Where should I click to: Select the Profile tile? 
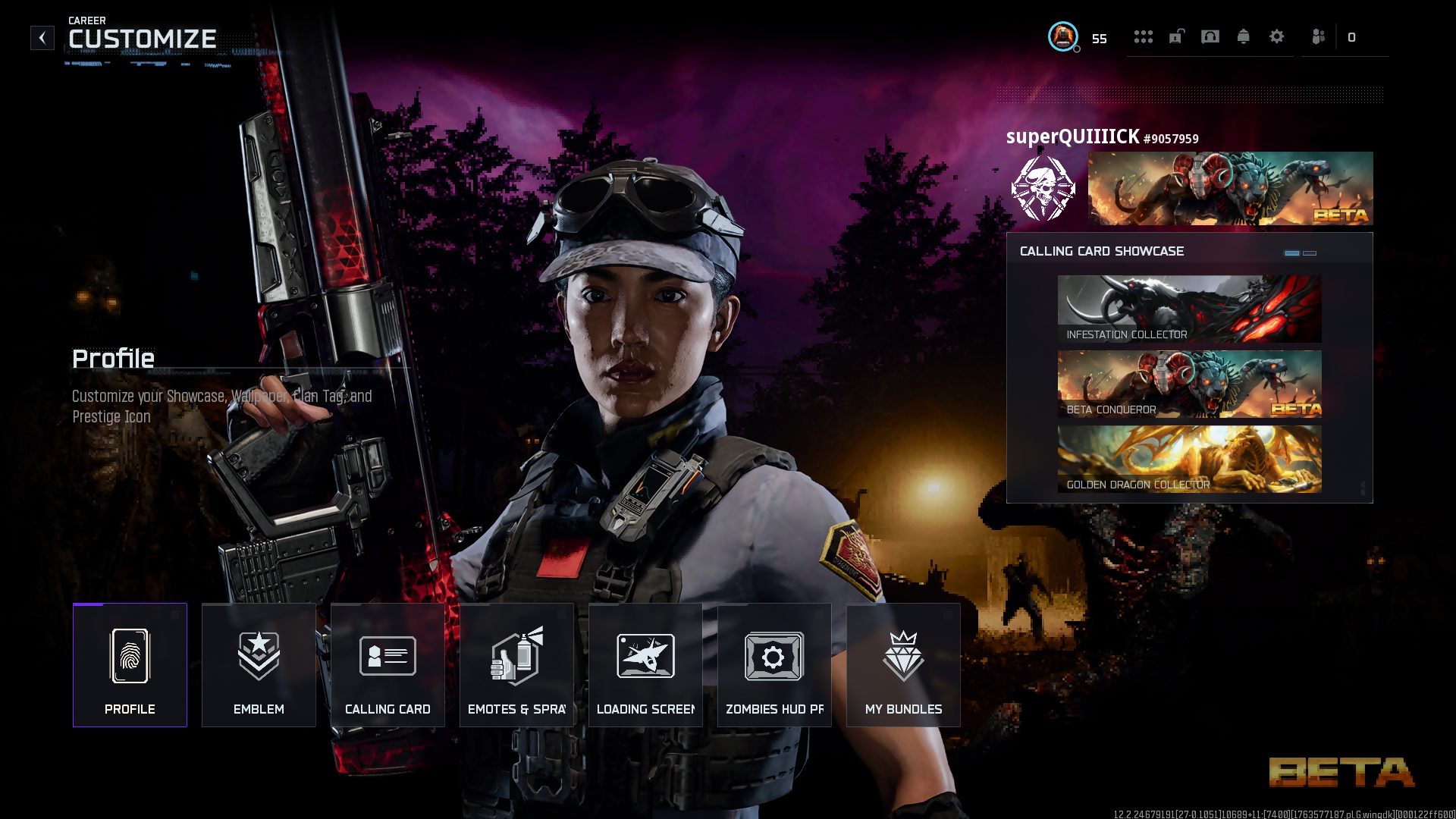point(130,665)
